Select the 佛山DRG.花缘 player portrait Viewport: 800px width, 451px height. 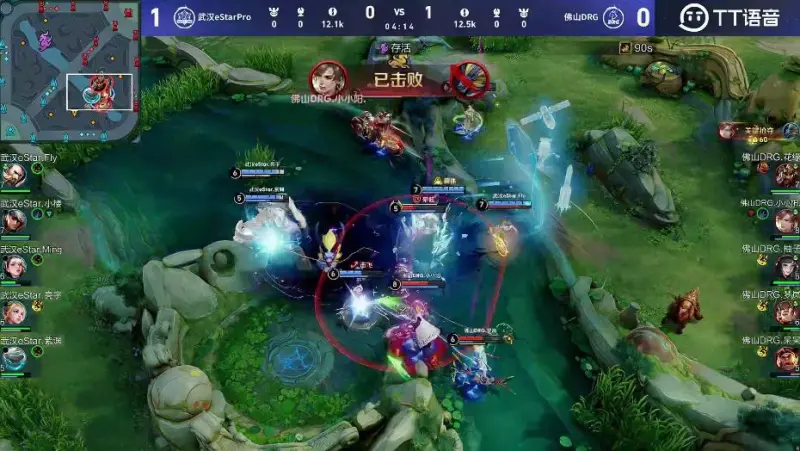pyautogui.click(x=786, y=176)
